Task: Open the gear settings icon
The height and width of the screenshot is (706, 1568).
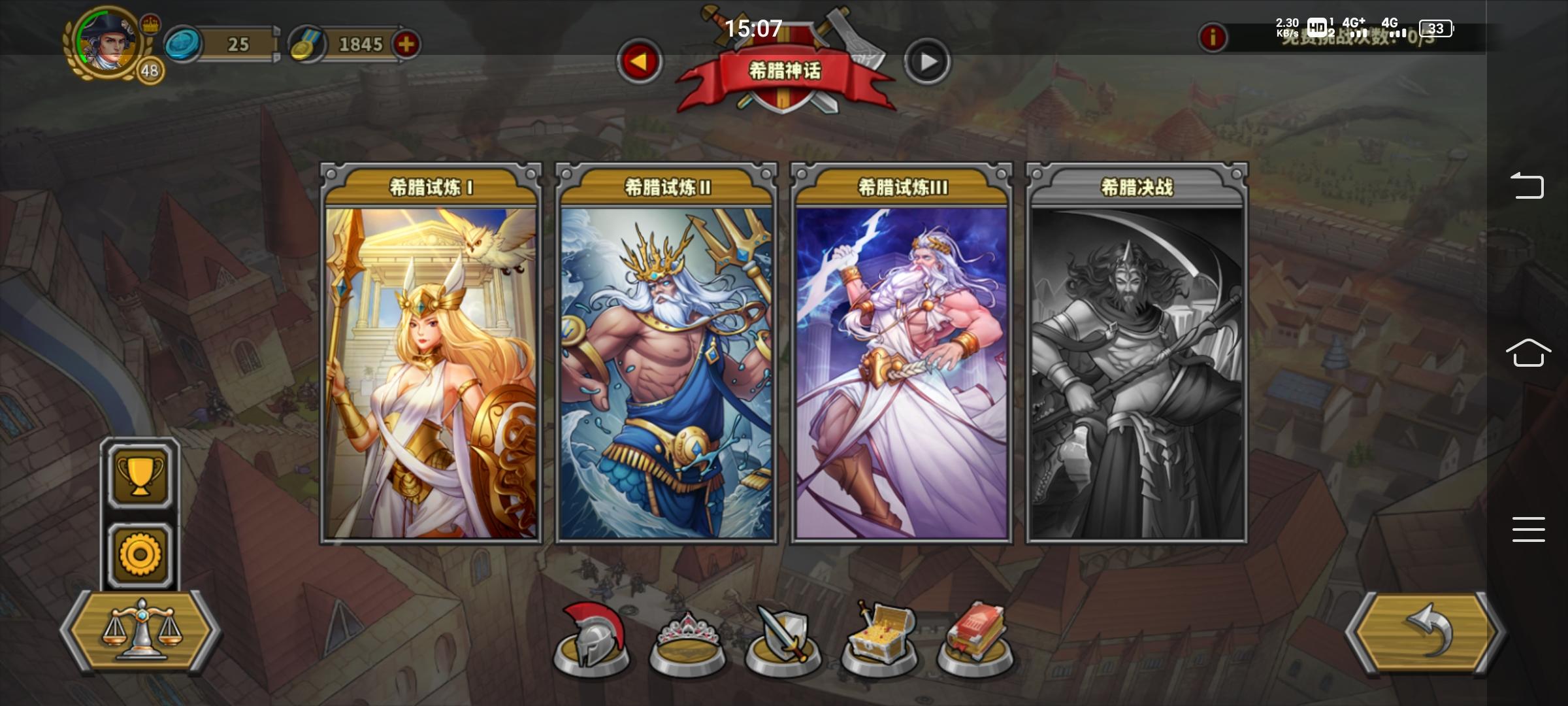Action: tap(140, 552)
